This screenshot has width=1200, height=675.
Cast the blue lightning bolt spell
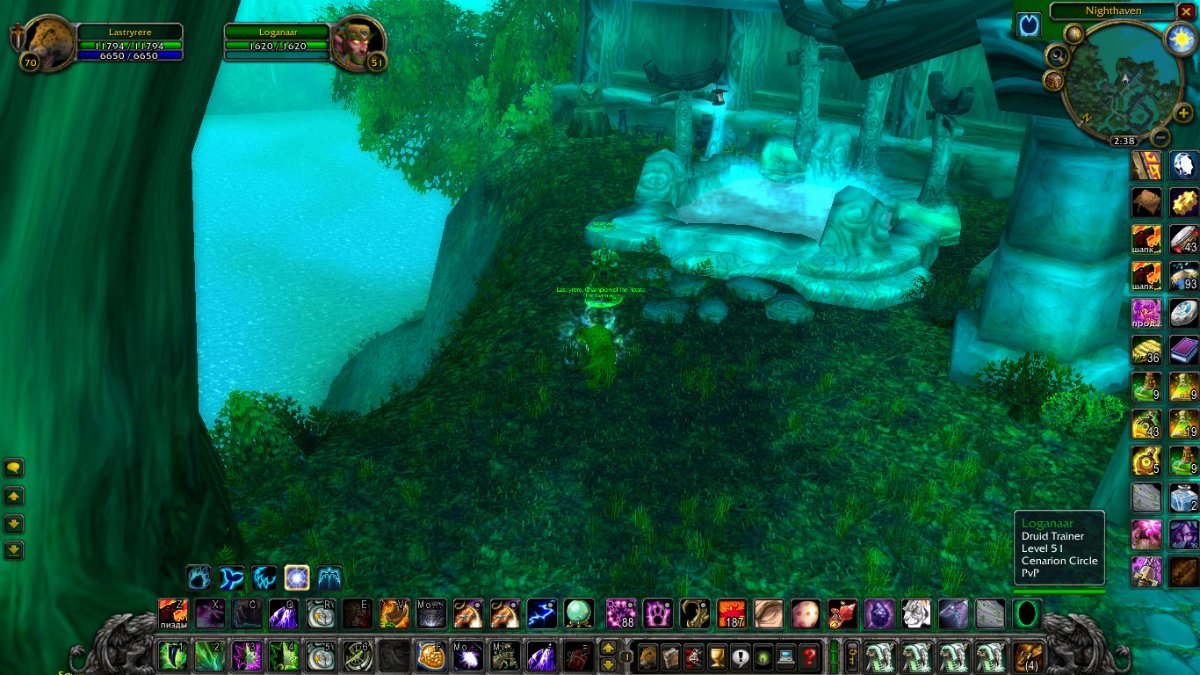click(542, 613)
